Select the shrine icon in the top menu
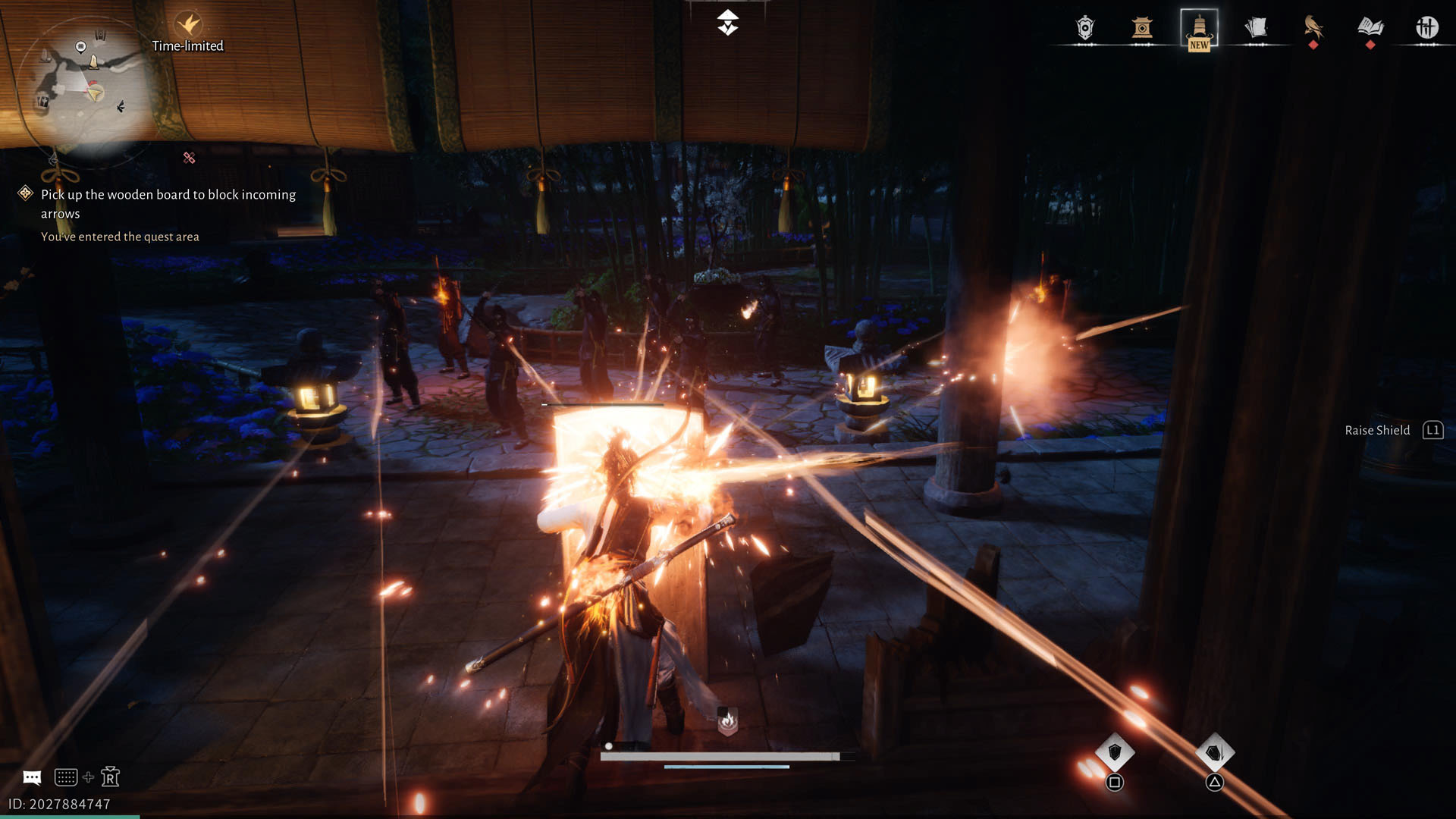Viewport: 1456px width, 819px height. pos(1141,28)
